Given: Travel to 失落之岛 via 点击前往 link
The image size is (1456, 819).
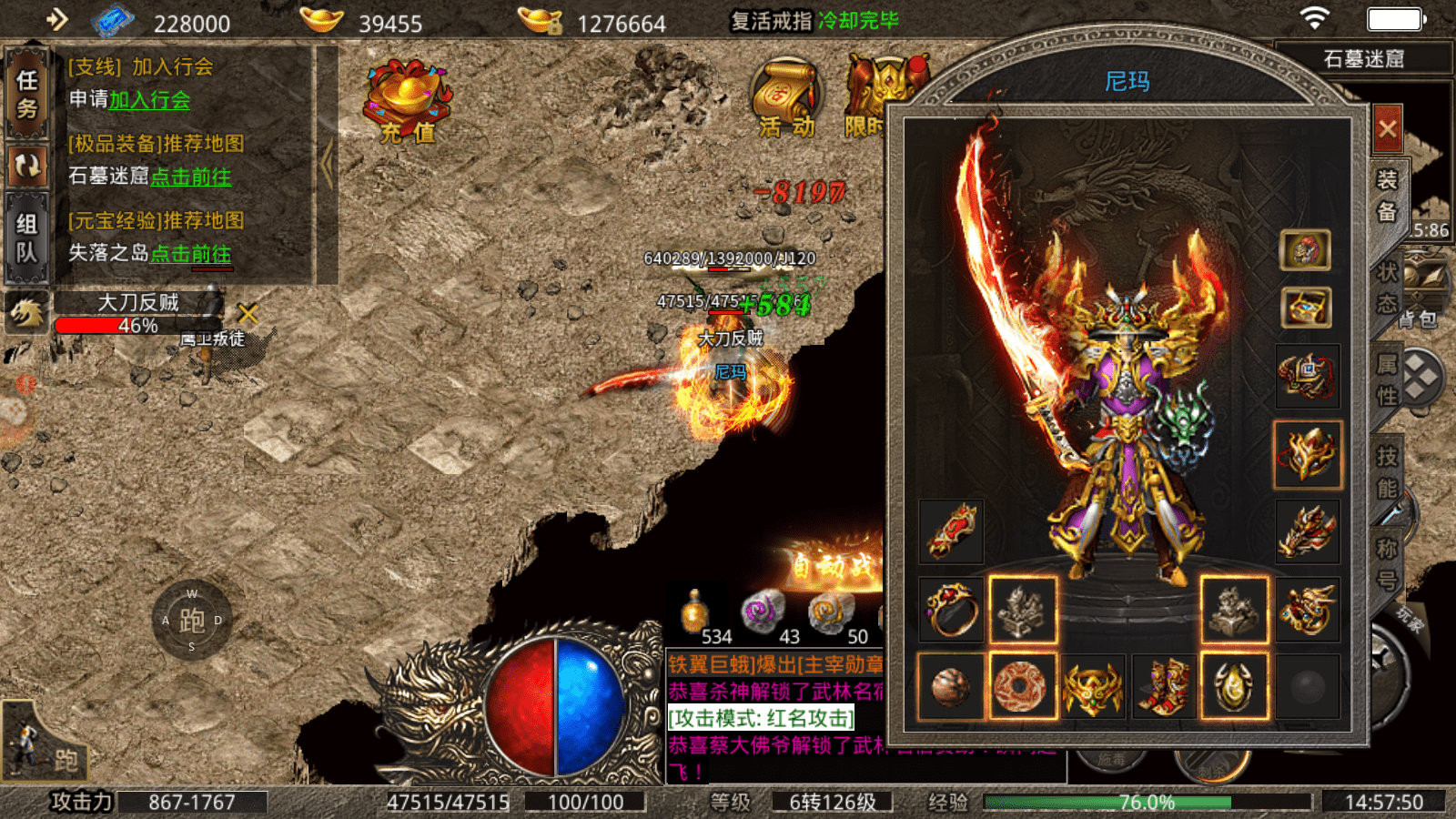Looking at the screenshot, I should (x=190, y=254).
